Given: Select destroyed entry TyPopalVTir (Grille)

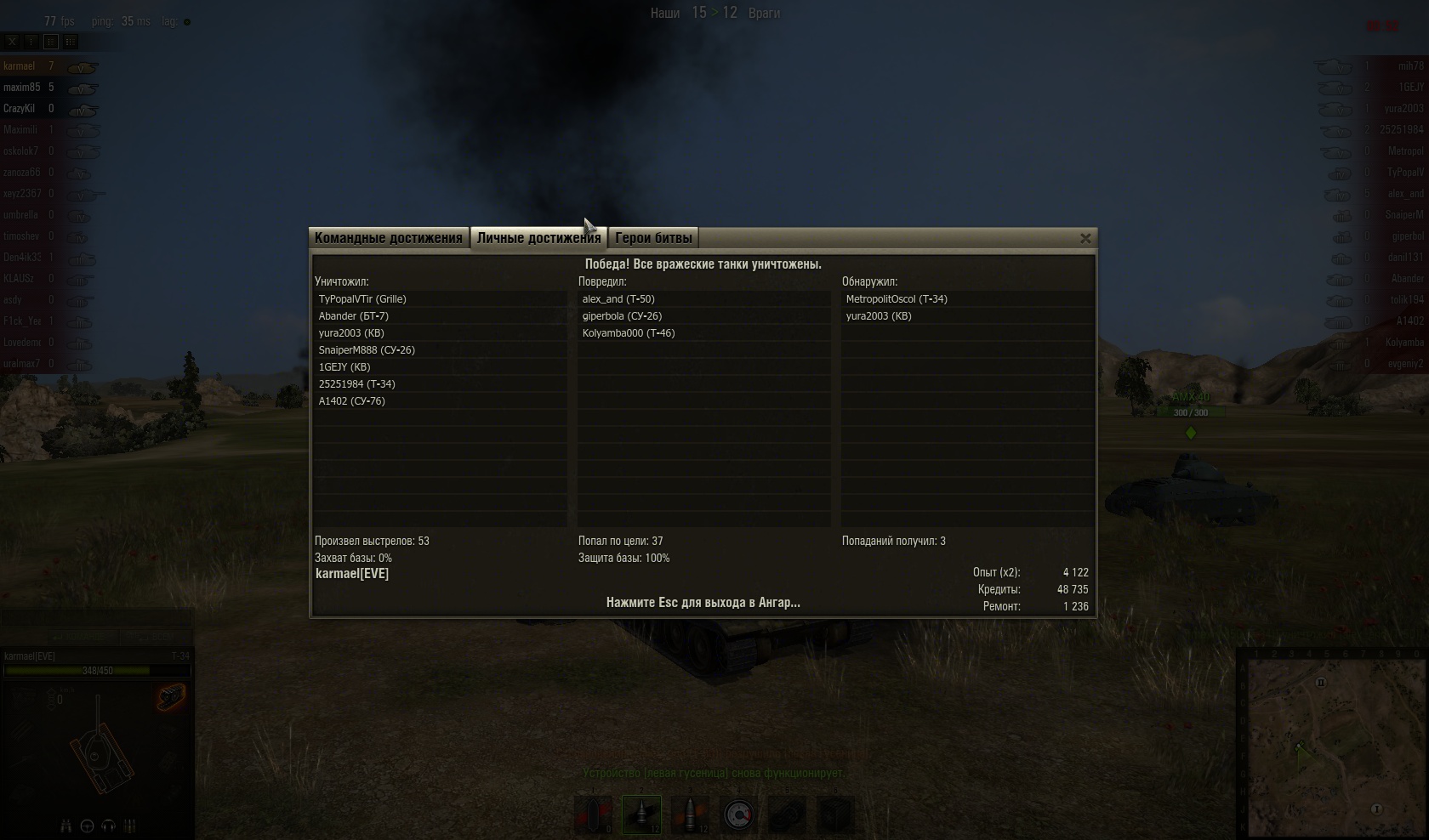Looking at the screenshot, I should coord(363,299).
